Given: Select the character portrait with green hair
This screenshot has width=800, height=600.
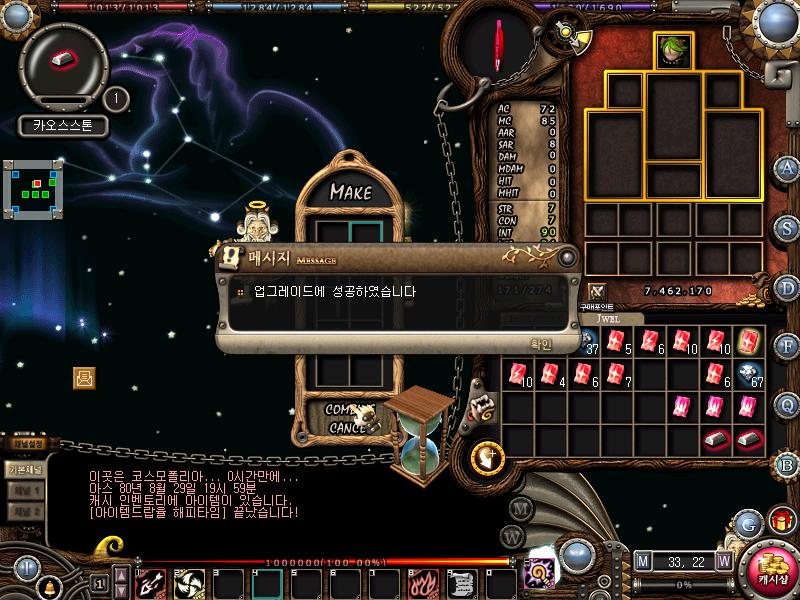Looking at the screenshot, I should pos(673,50).
